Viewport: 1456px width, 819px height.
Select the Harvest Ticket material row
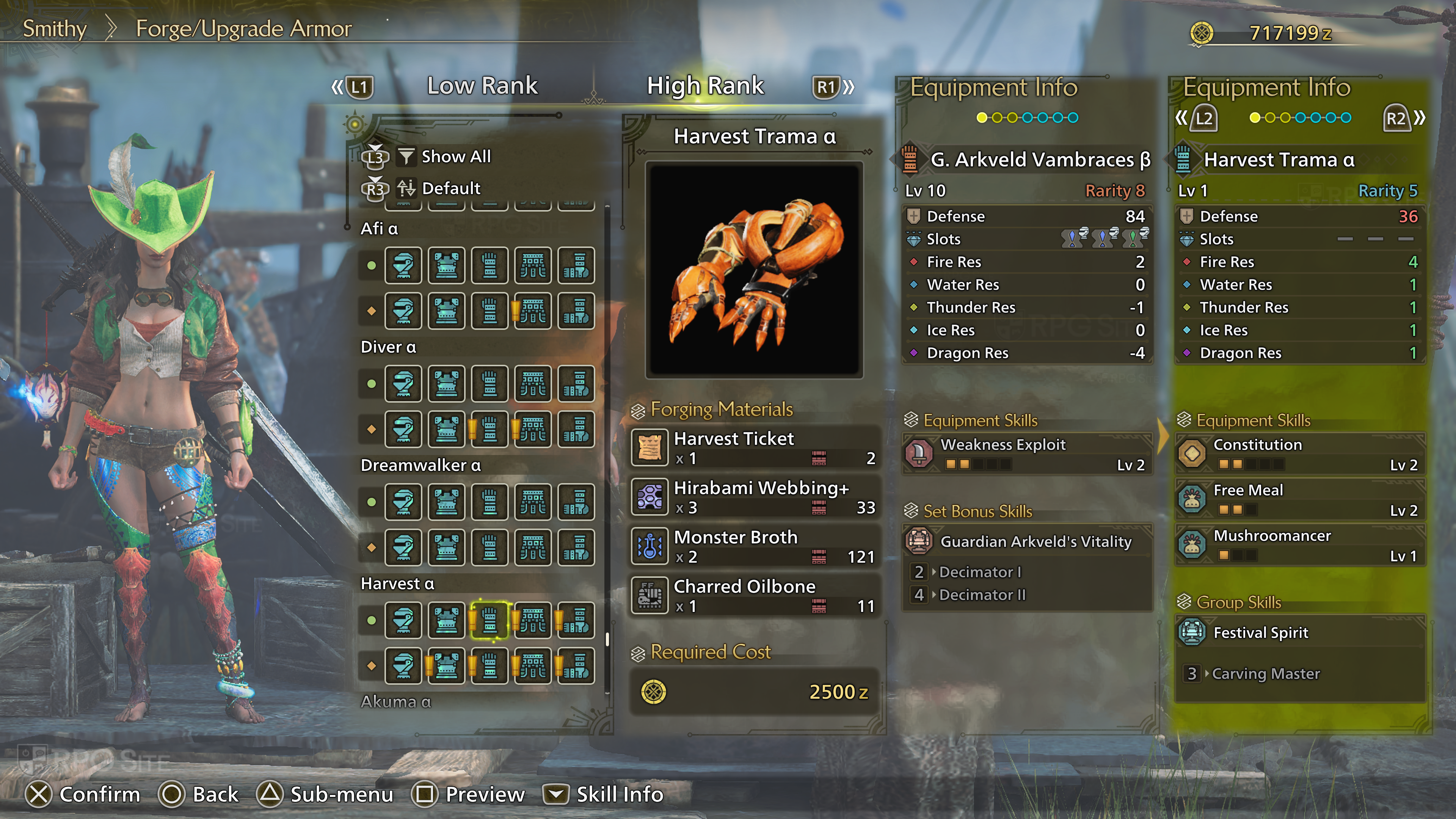point(755,448)
